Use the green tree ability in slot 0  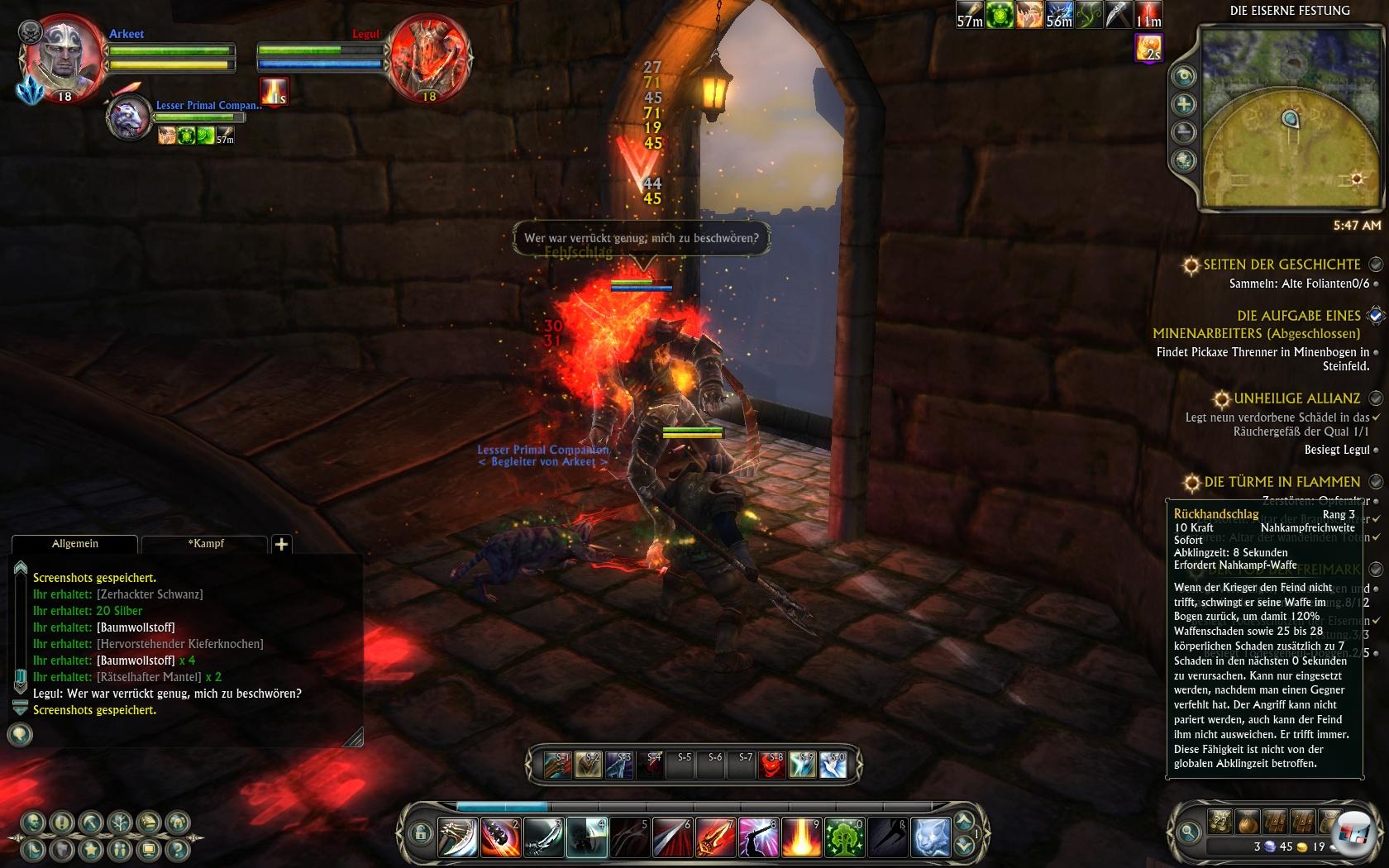(844, 837)
